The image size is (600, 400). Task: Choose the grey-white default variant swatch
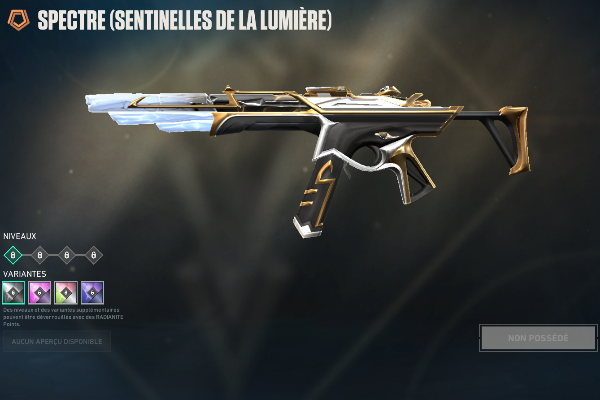click(x=13, y=293)
